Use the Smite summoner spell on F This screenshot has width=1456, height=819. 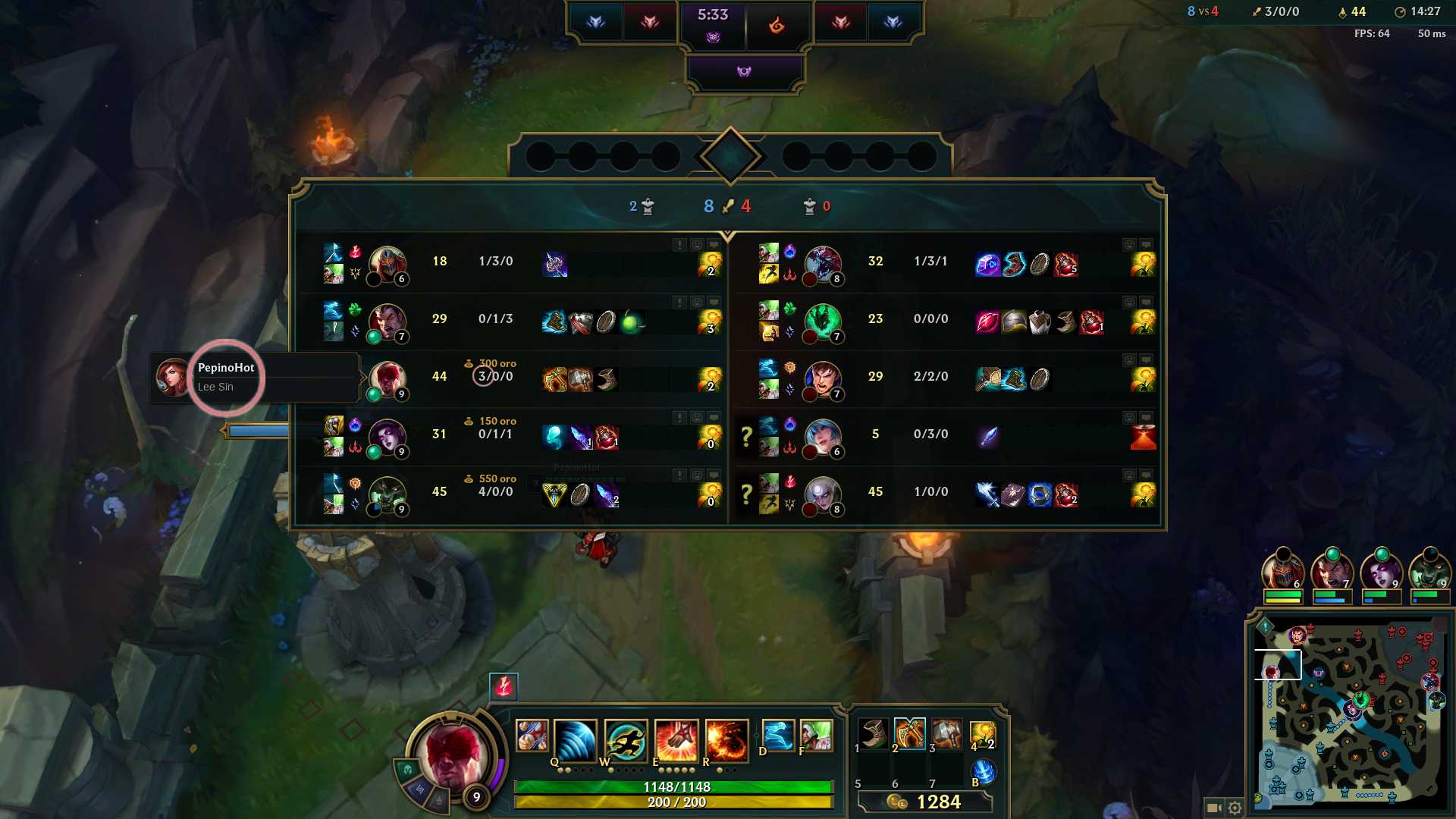coord(816,736)
